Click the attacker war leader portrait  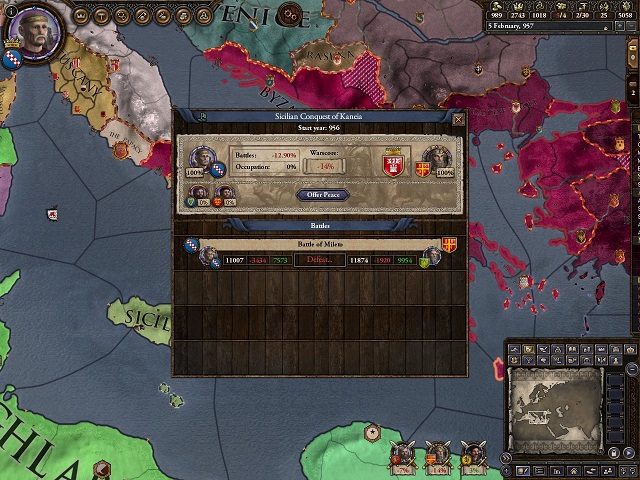[x=198, y=158]
